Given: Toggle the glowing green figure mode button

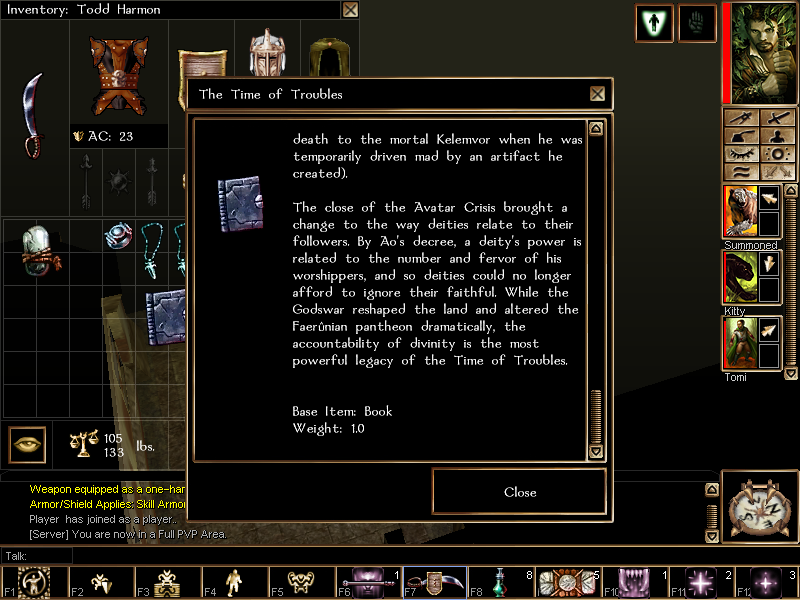Looking at the screenshot, I should pos(654,23).
